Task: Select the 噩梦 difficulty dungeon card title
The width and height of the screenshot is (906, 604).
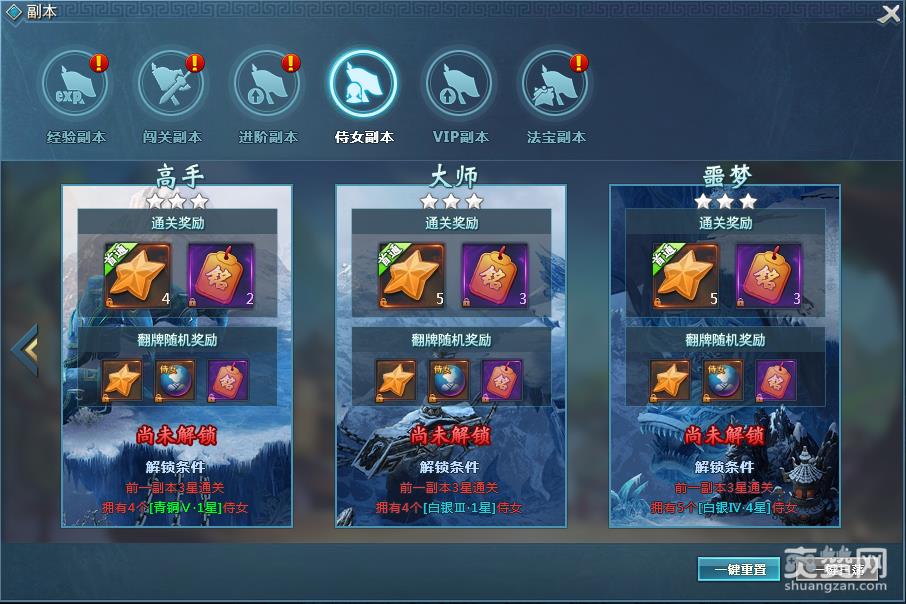Action: coord(727,177)
